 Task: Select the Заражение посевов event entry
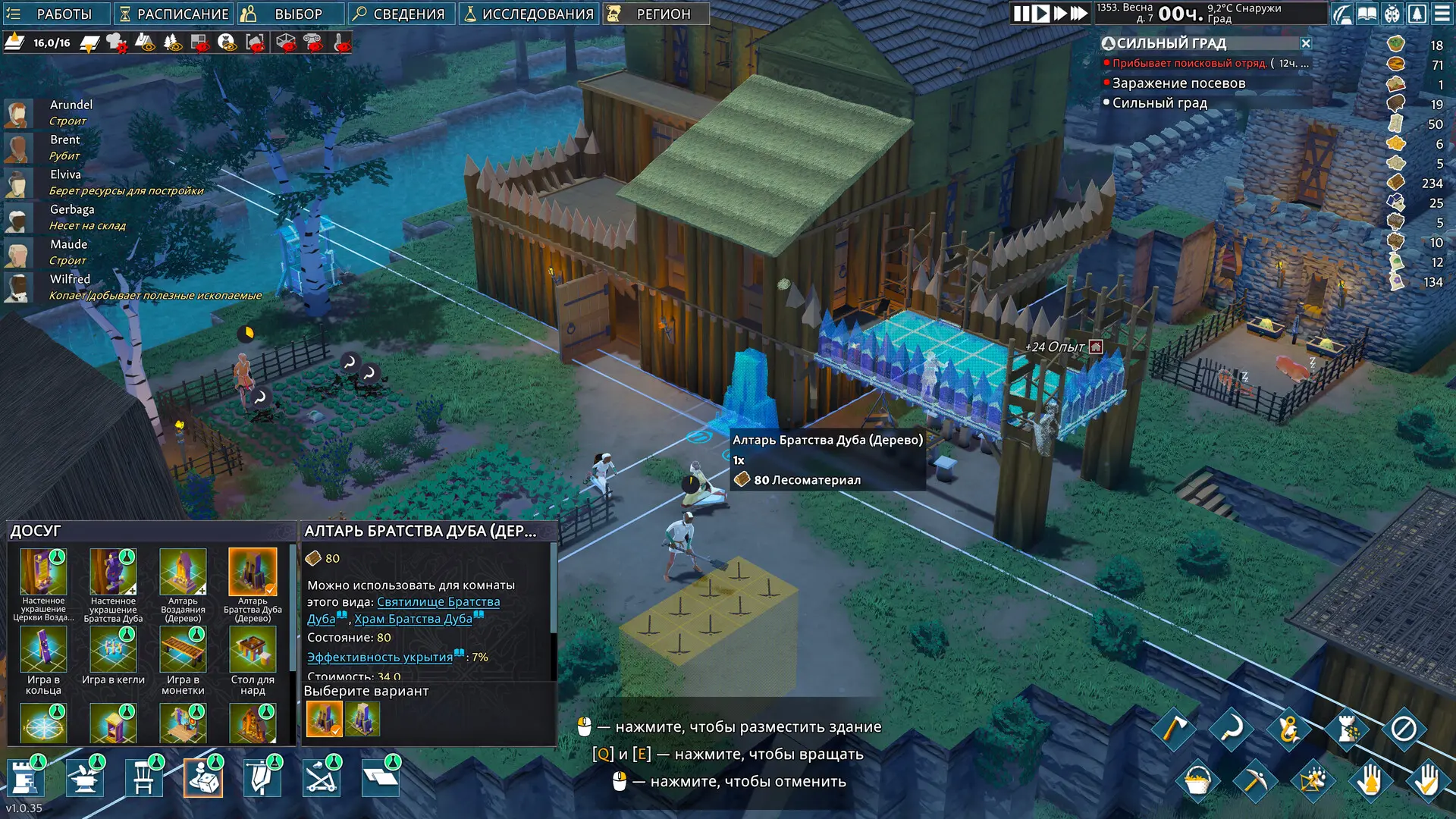(x=1178, y=83)
